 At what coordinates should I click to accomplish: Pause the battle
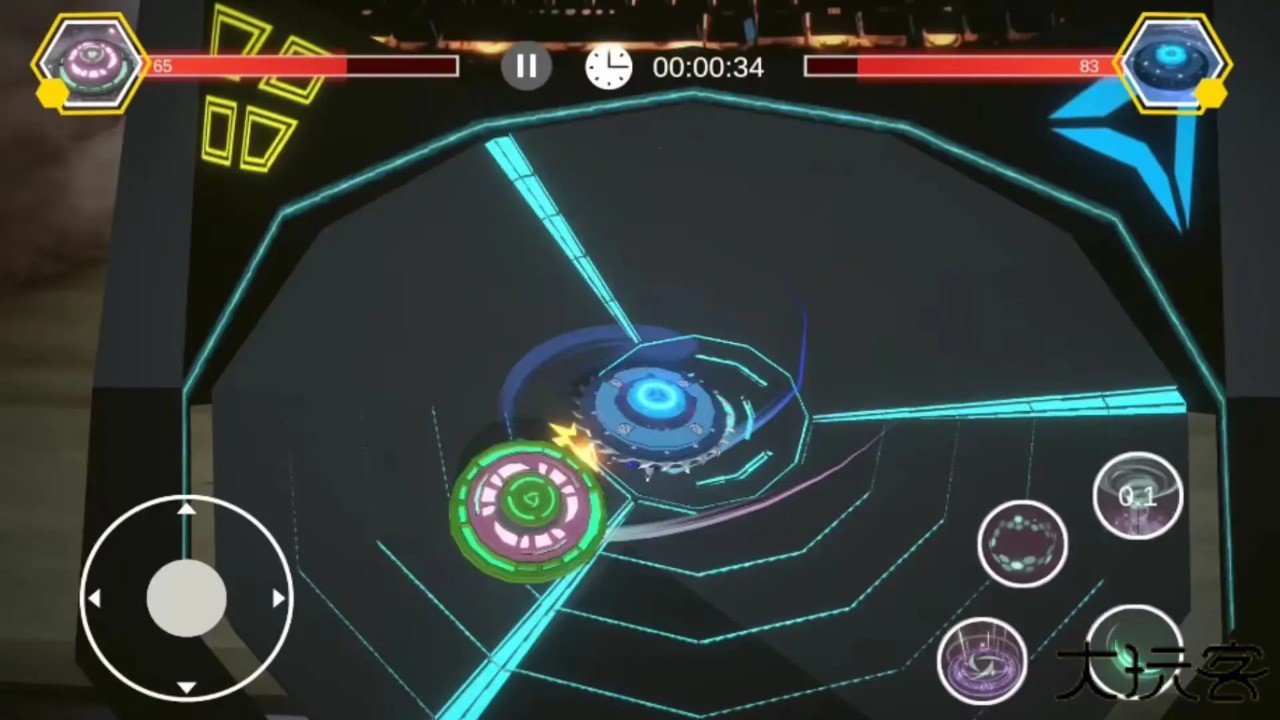point(526,67)
